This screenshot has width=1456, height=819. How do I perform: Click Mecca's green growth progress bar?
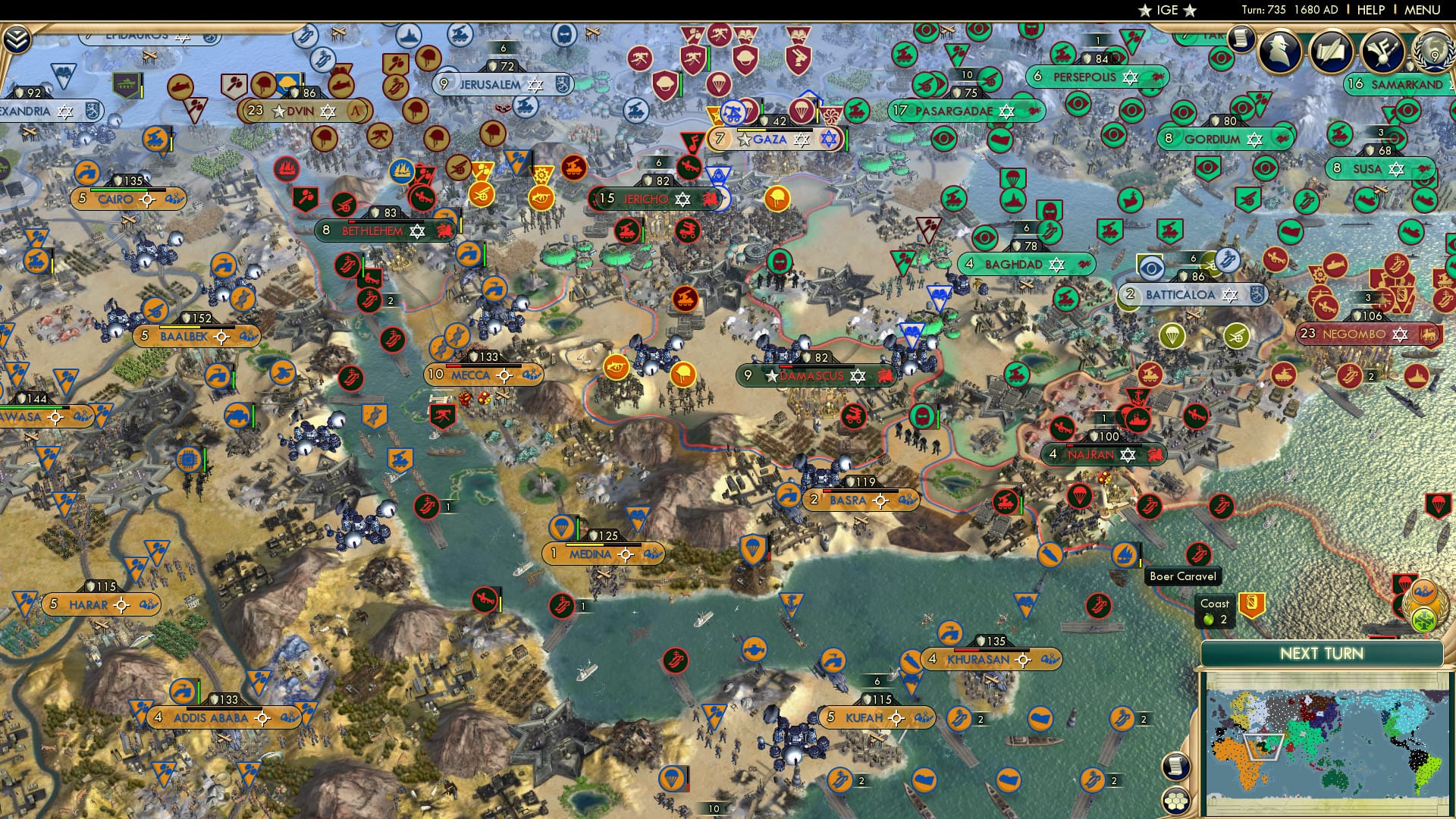pos(470,366)
